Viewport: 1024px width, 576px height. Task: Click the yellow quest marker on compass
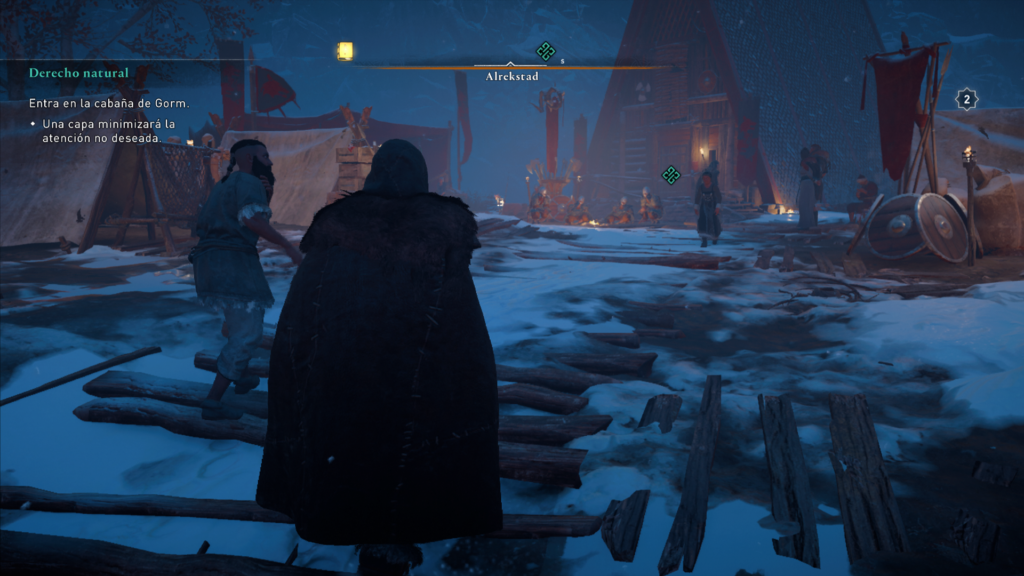345,51
